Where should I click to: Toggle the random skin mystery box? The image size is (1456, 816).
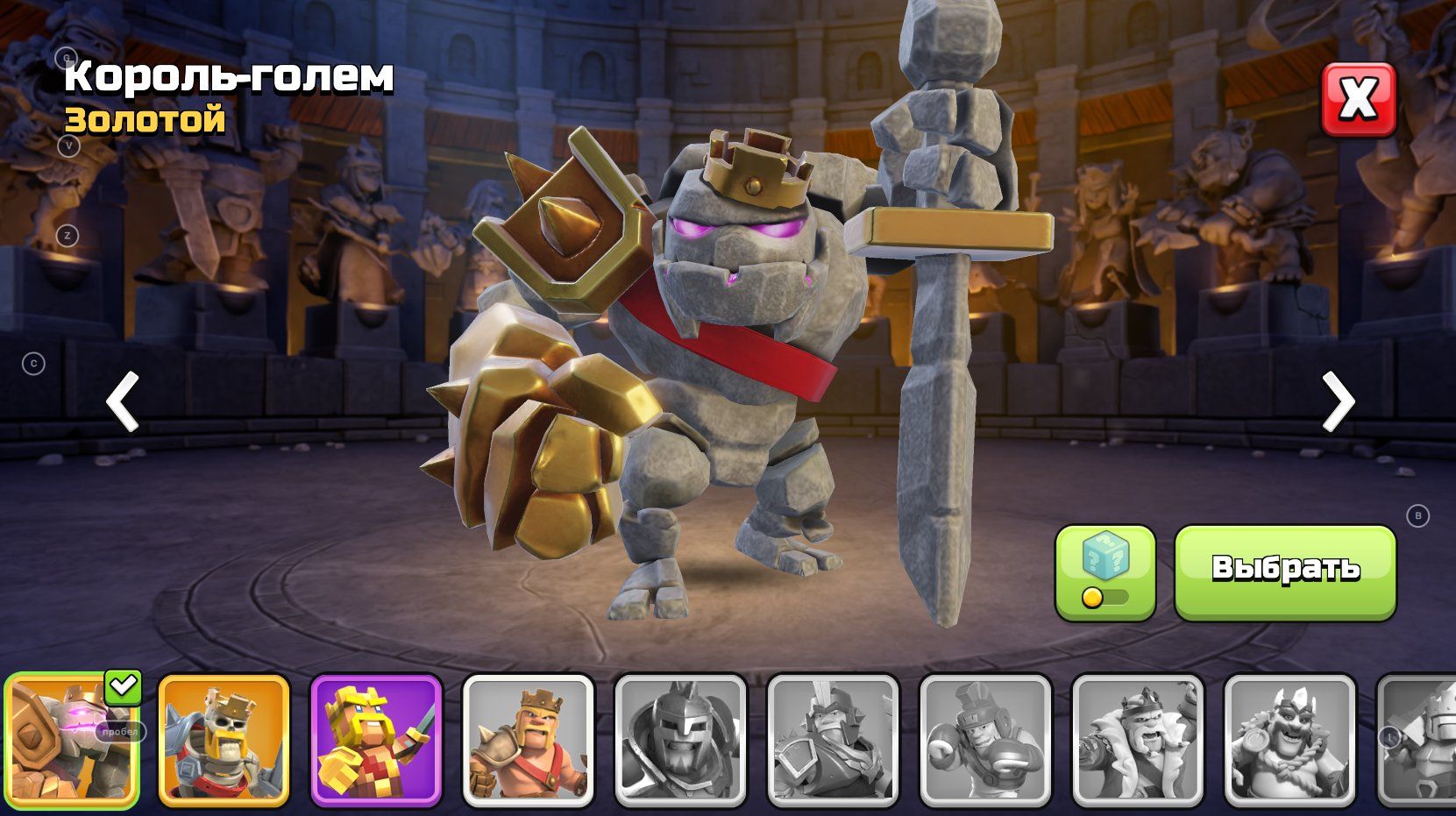(x=1104, y=571)
